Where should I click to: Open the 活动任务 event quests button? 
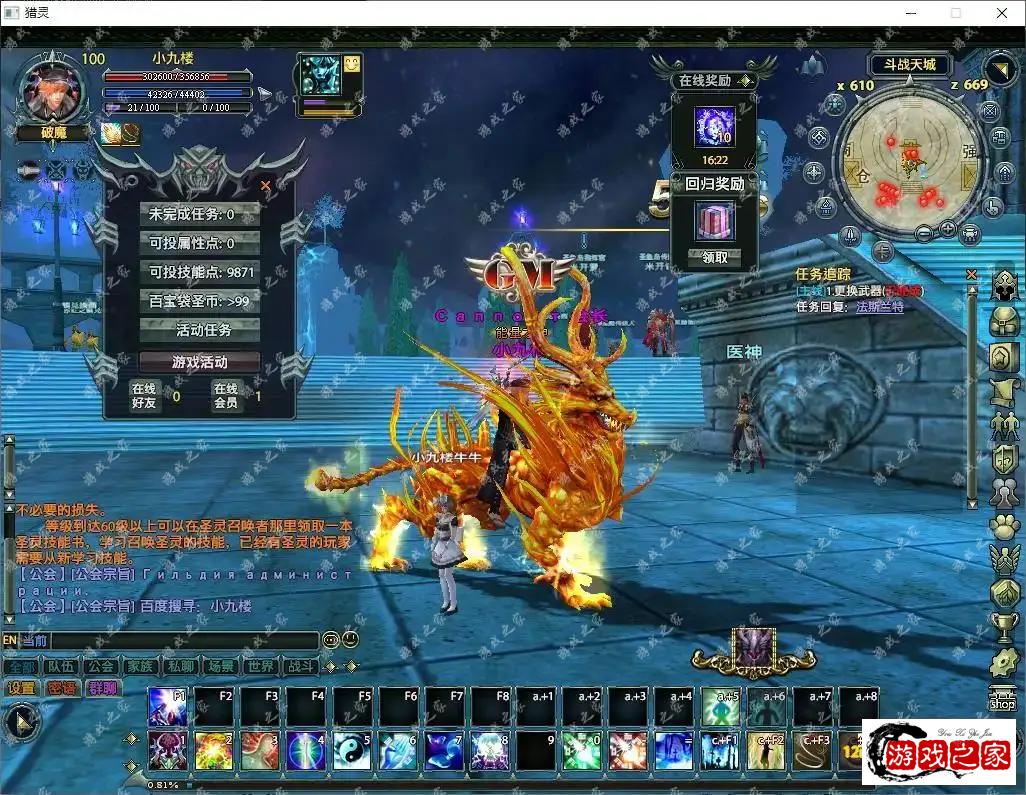[204, 330]
